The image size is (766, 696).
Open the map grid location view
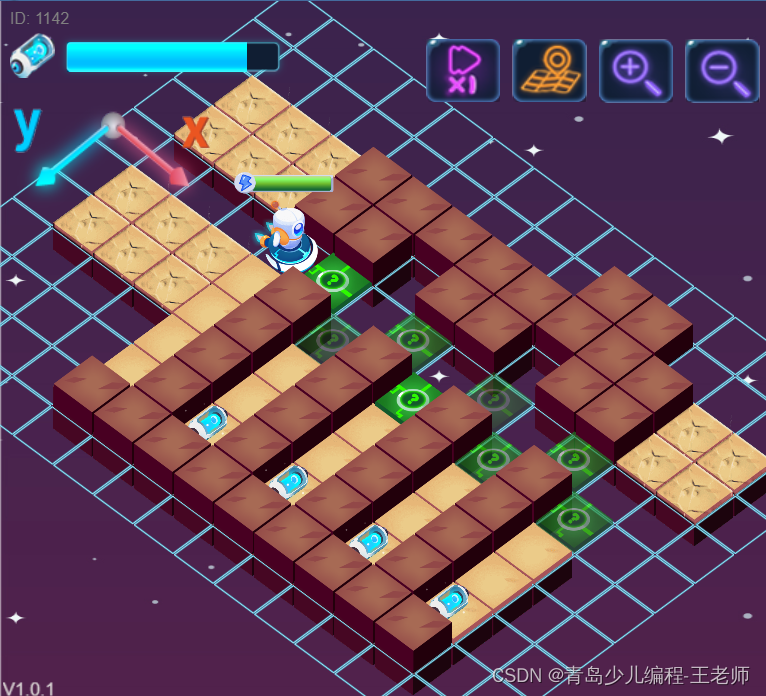pyautogui.click(x=549, y=71)
